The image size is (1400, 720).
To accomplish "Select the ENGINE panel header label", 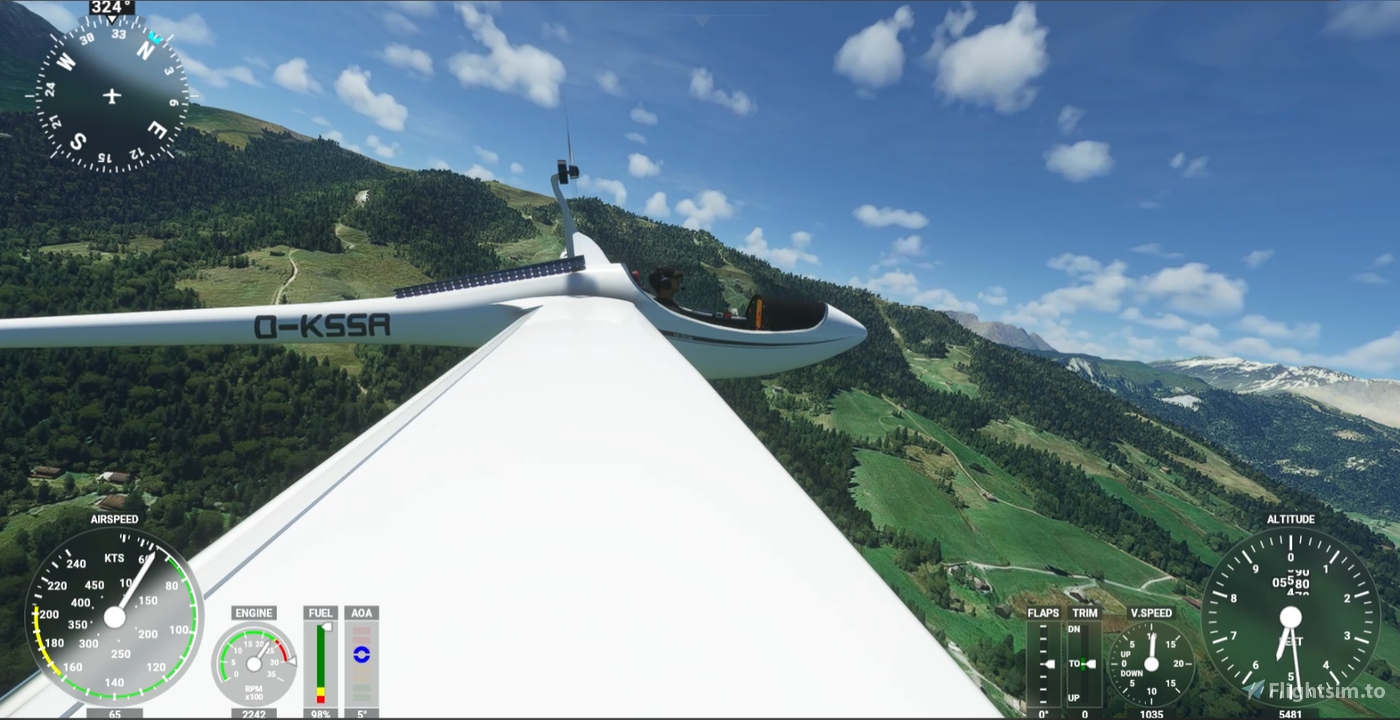I will tap(252, 612).
